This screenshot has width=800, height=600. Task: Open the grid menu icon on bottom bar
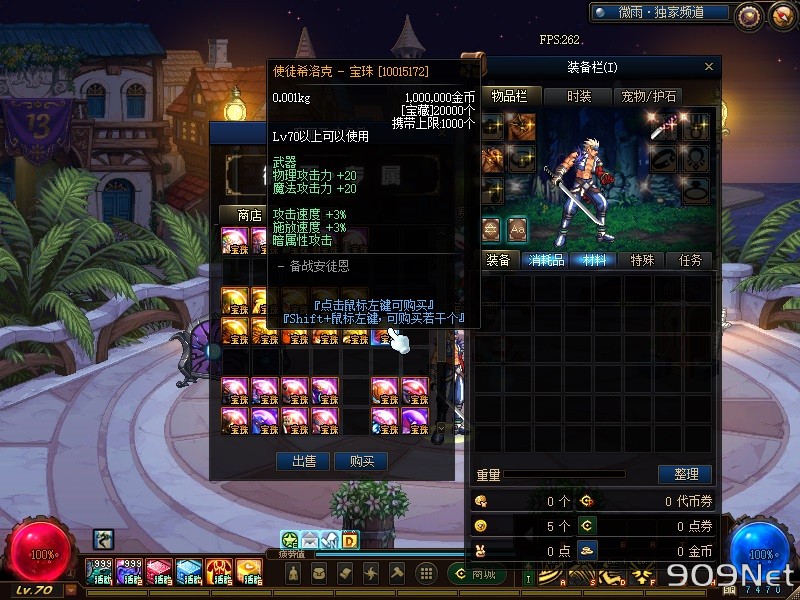426,573
